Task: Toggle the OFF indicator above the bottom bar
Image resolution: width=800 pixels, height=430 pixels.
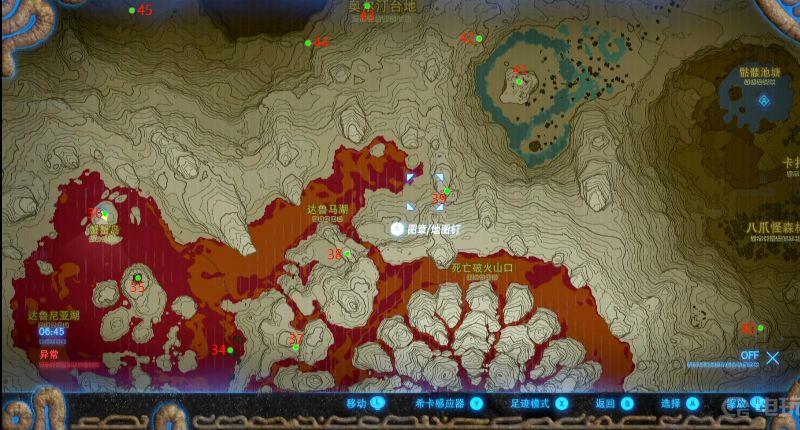Action: tap(750, 356)
